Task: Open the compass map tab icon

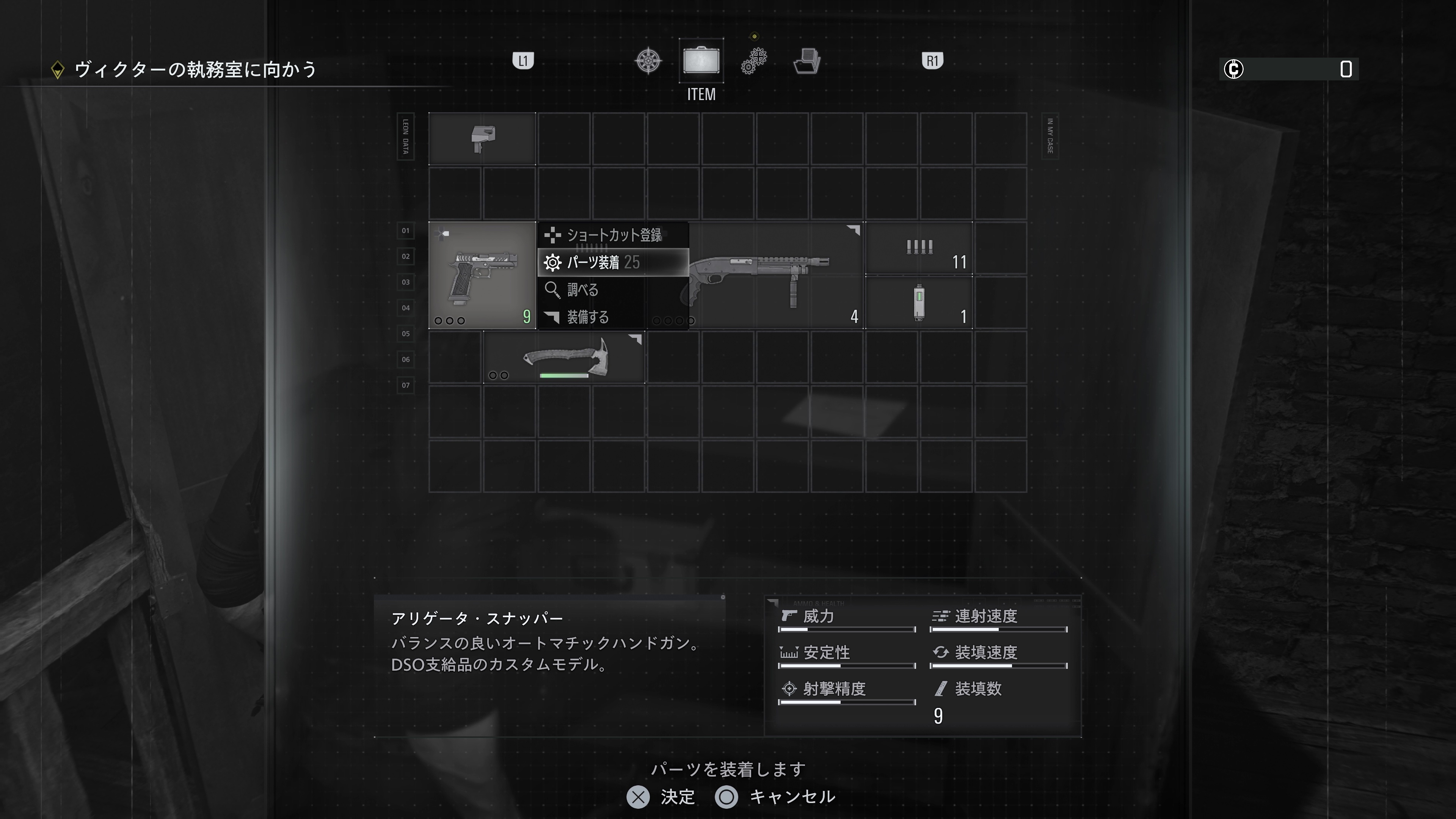Action: point(649,61)
